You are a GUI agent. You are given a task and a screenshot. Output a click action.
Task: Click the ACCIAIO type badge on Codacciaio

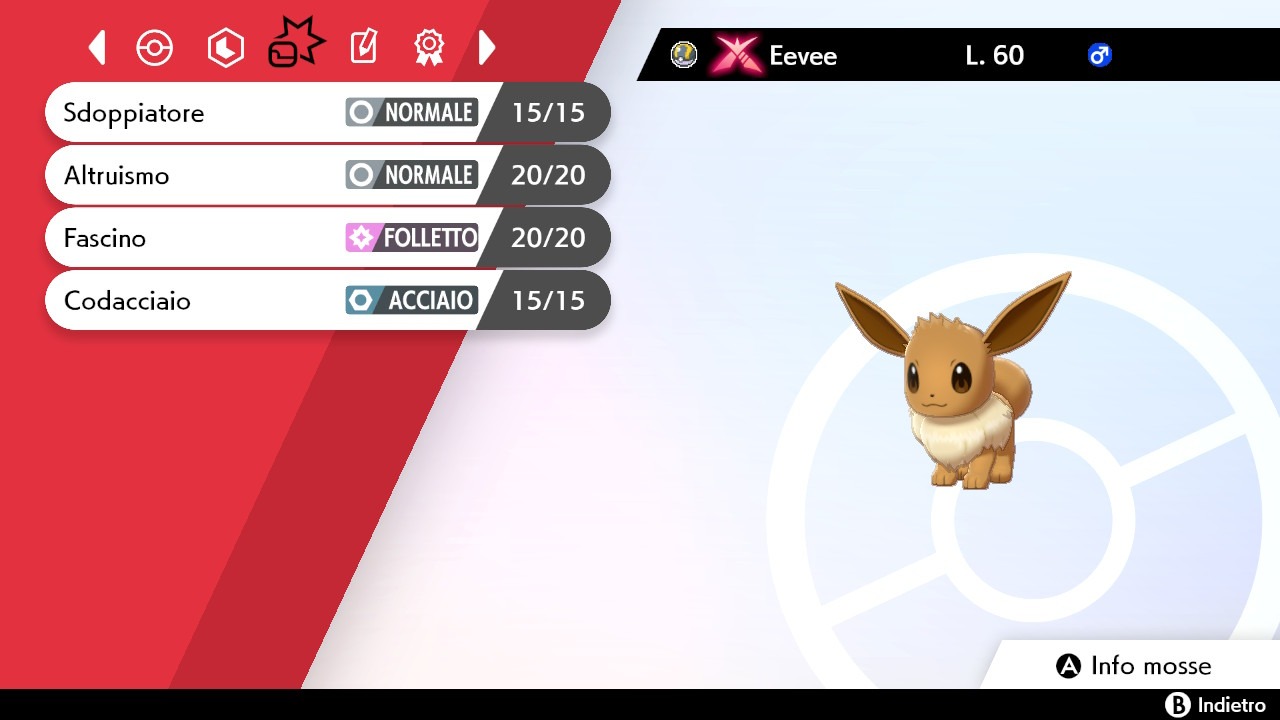(411, 300)
